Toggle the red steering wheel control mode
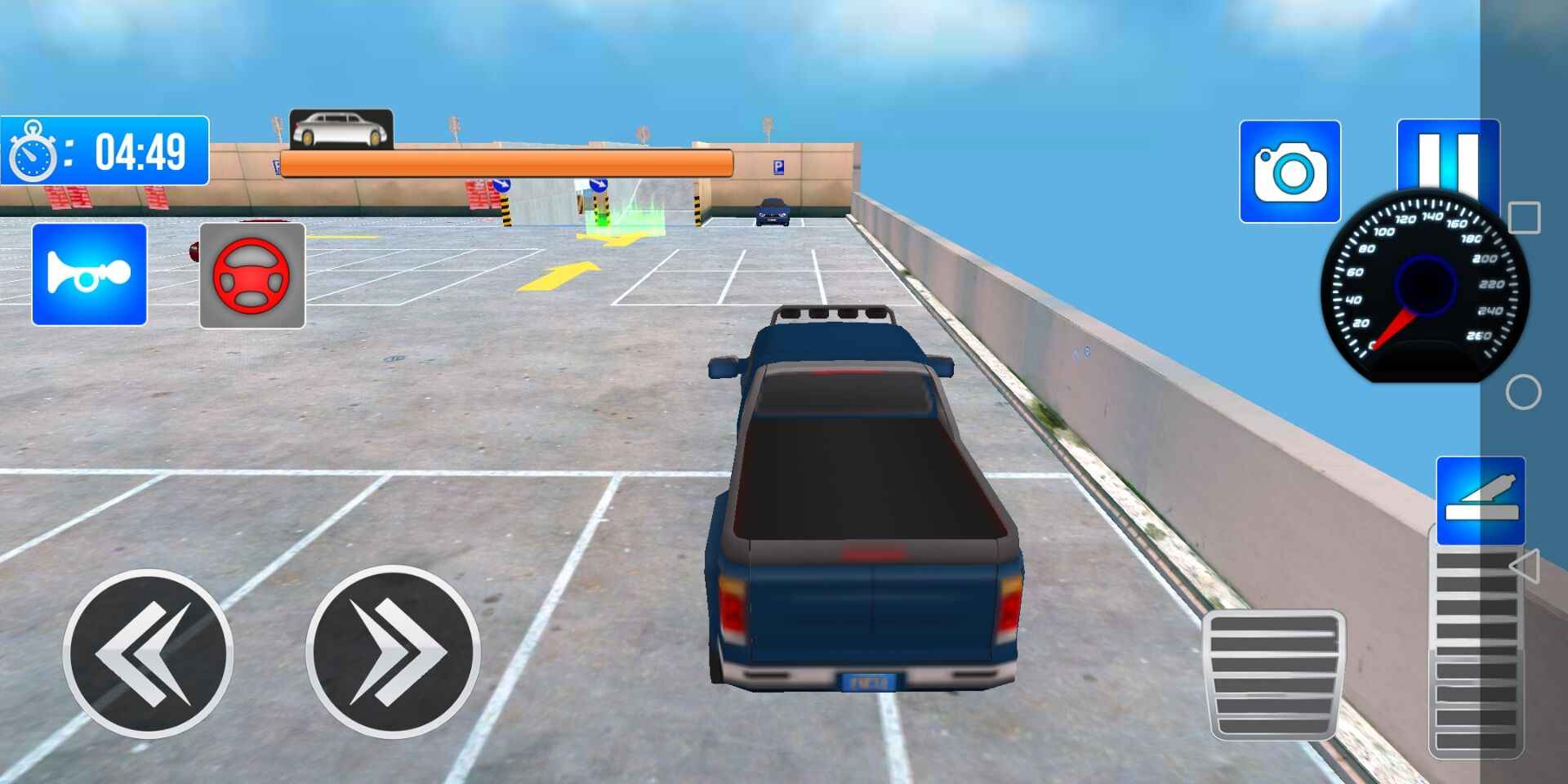Image resolution: width=1568 pixels, height=784 pixels. pos(252,275)
